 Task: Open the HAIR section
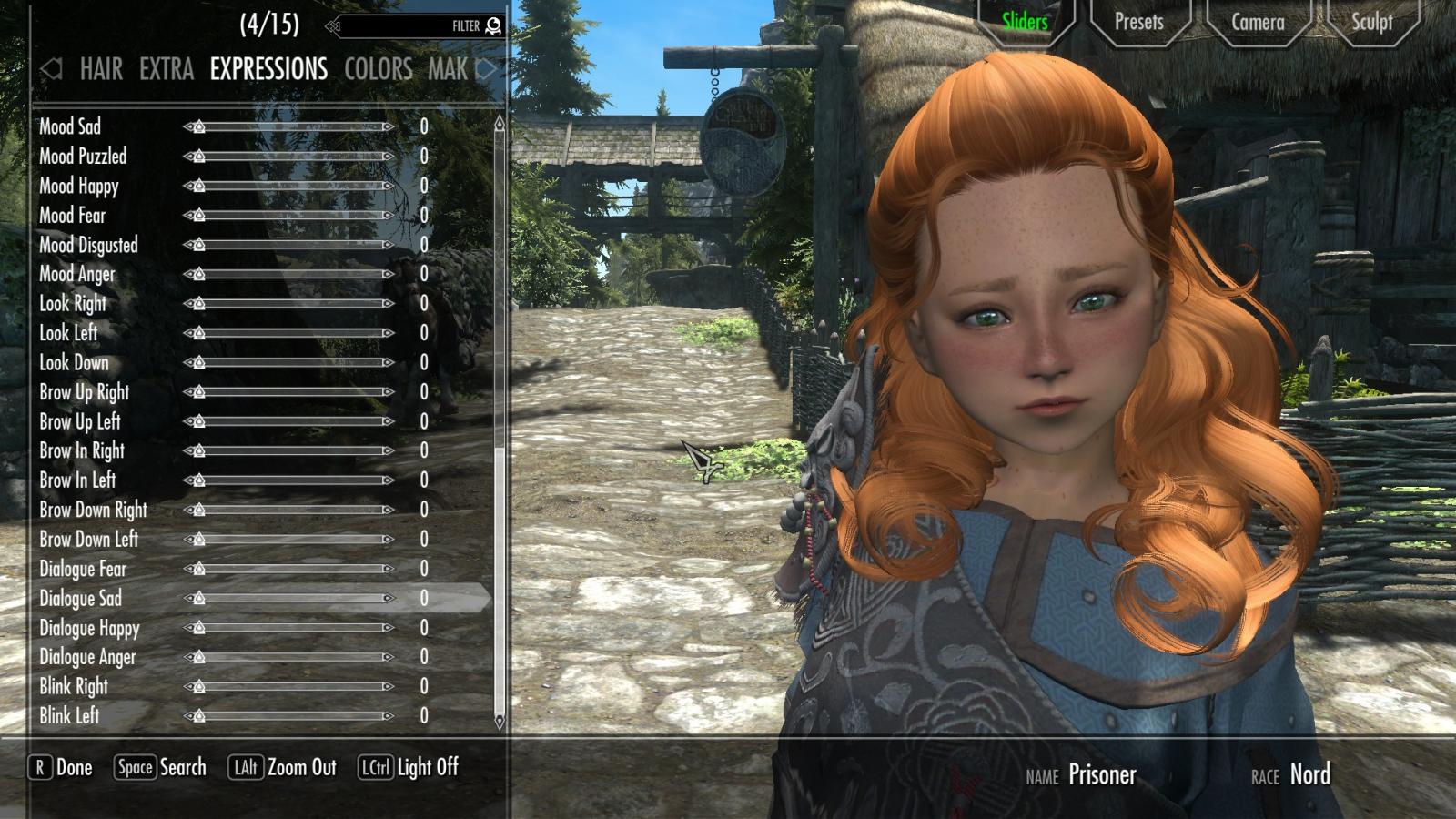coord(100,70)
